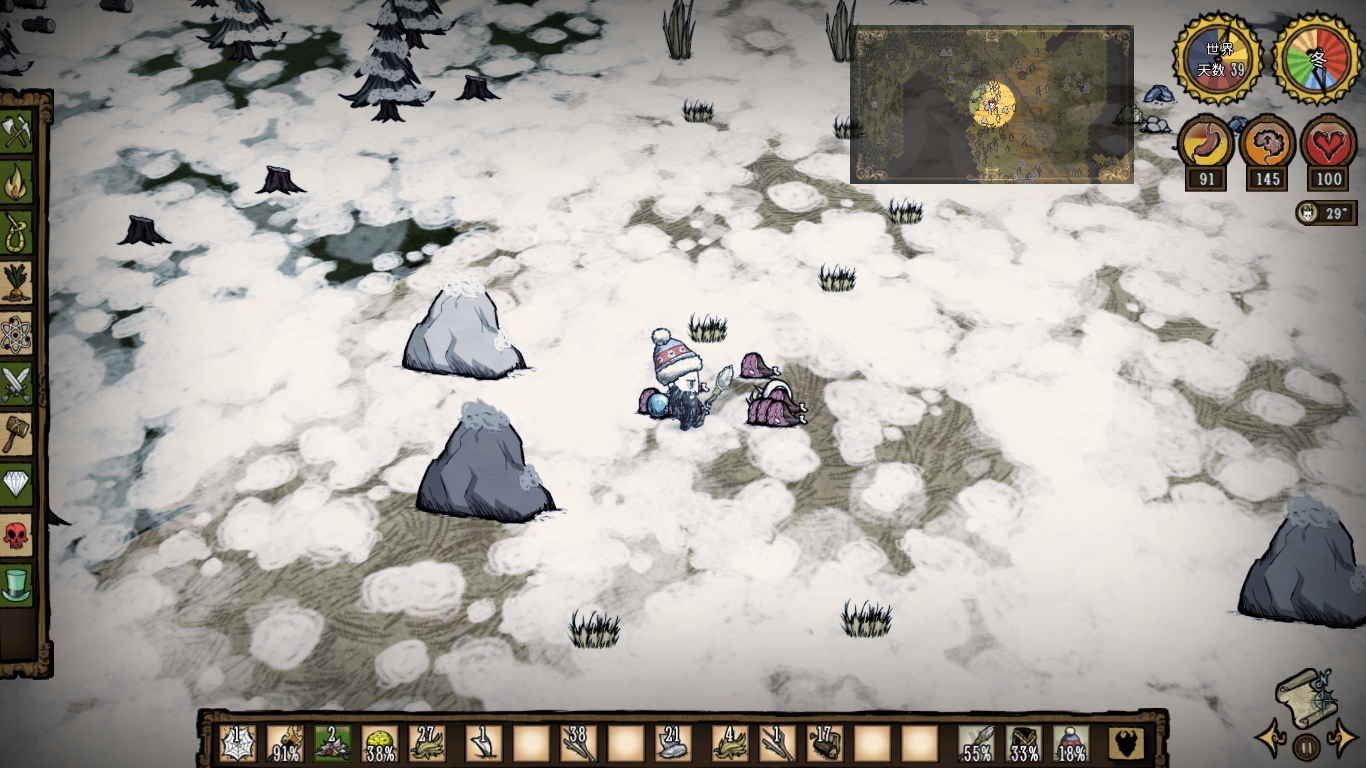Rotate the camera with the left arrow
Viewport: 1366px width, 768px height.
click(1271, 741)
